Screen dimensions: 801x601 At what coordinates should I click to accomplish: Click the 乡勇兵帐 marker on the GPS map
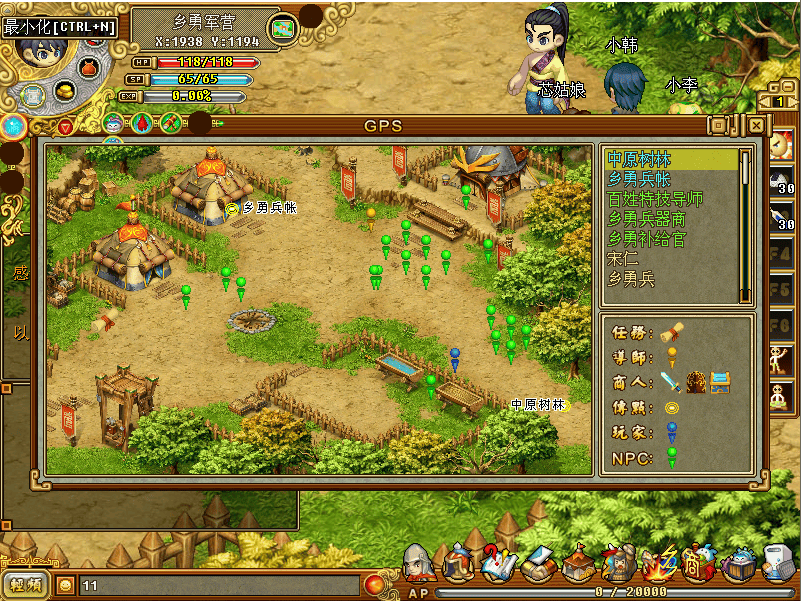pyautogui.click(x=233, y=208)
